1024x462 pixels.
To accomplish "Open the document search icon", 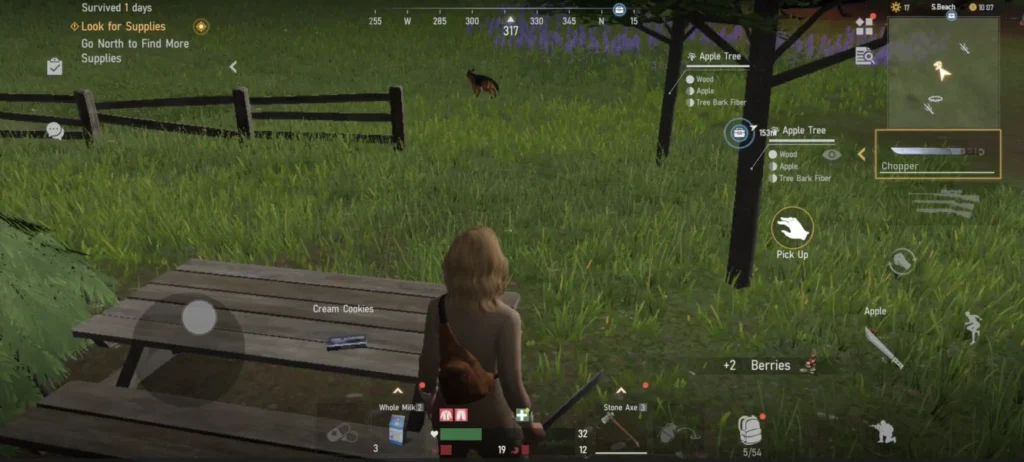I will tap(864, 56).
